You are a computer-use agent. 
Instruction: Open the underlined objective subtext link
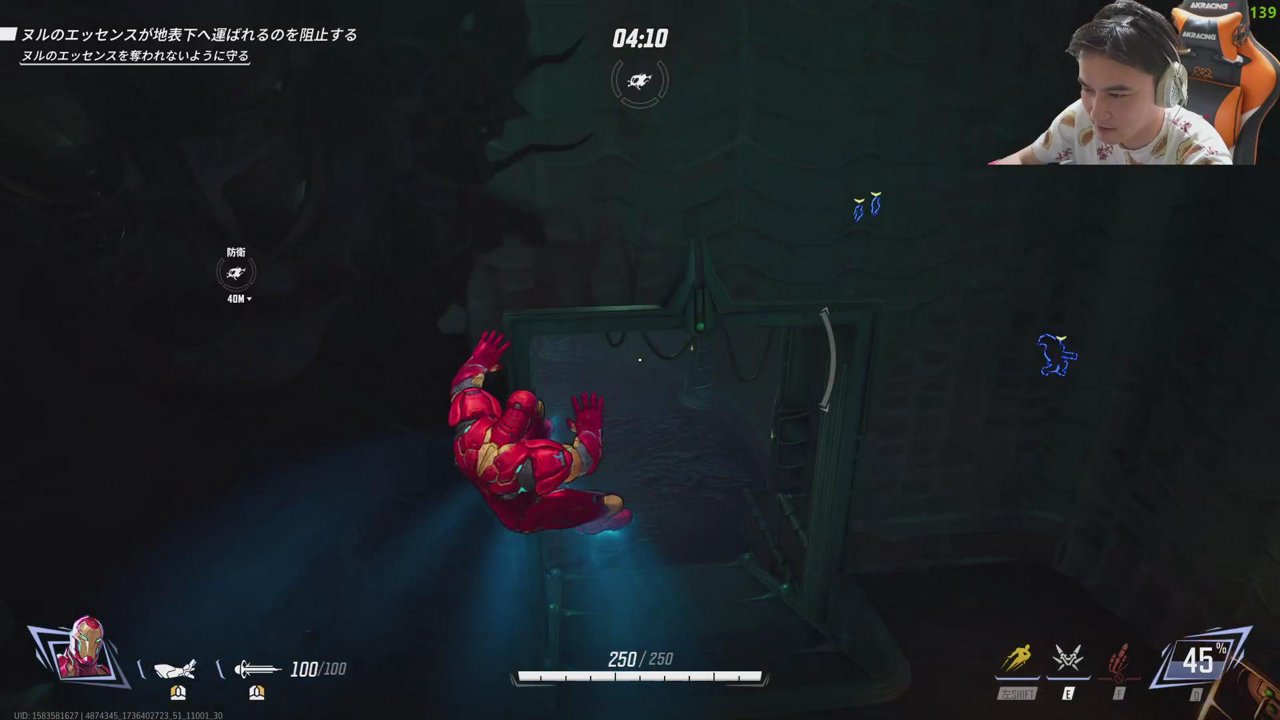(x=137, y=57)
